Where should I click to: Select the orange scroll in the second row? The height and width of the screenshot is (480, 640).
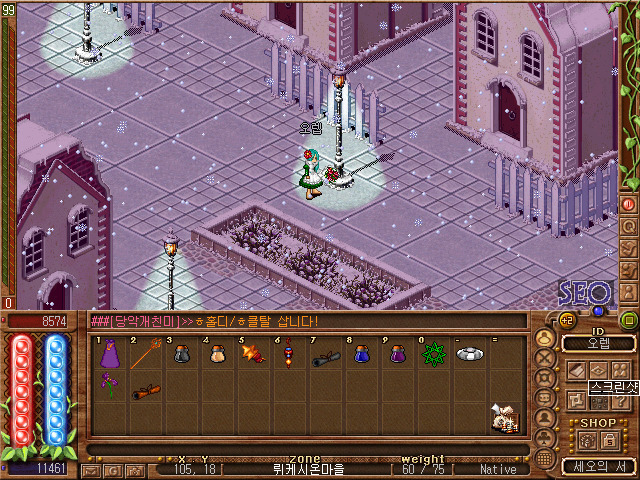coord(145,390)
